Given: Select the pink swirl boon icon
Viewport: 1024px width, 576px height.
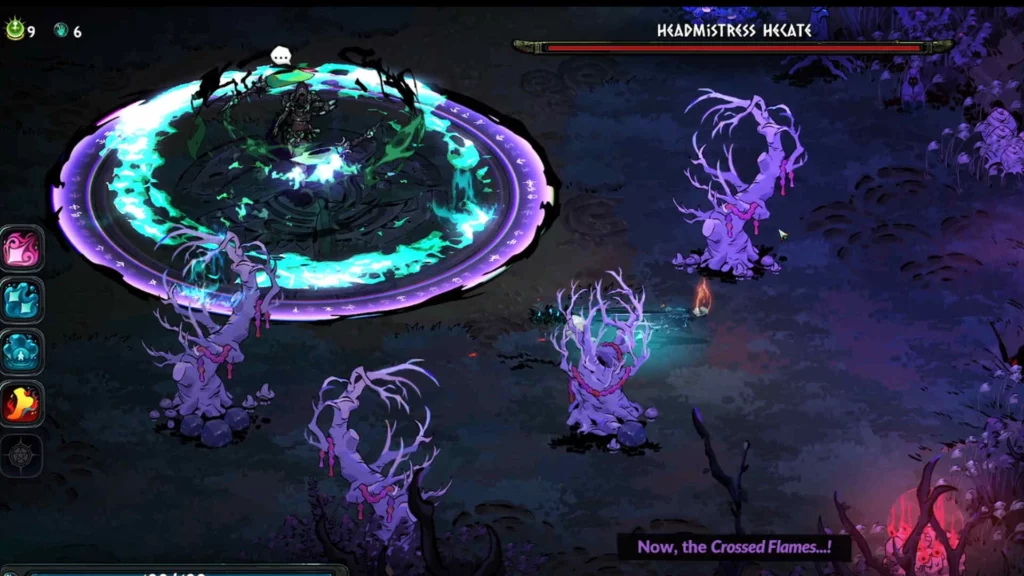Looking at the screenshot, I should (21, 247).
